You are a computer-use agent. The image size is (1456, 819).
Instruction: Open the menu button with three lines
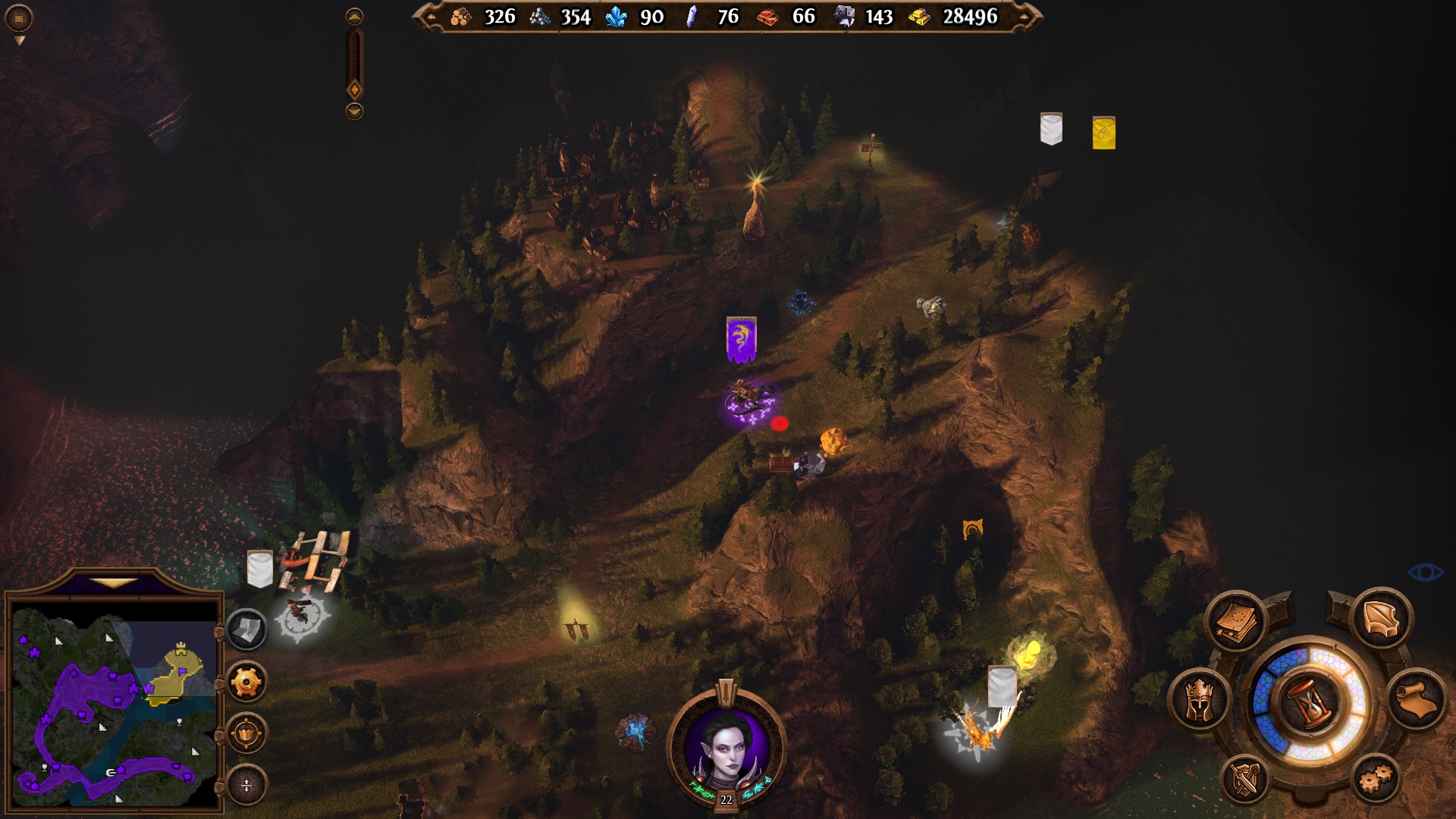click(19, 18)
